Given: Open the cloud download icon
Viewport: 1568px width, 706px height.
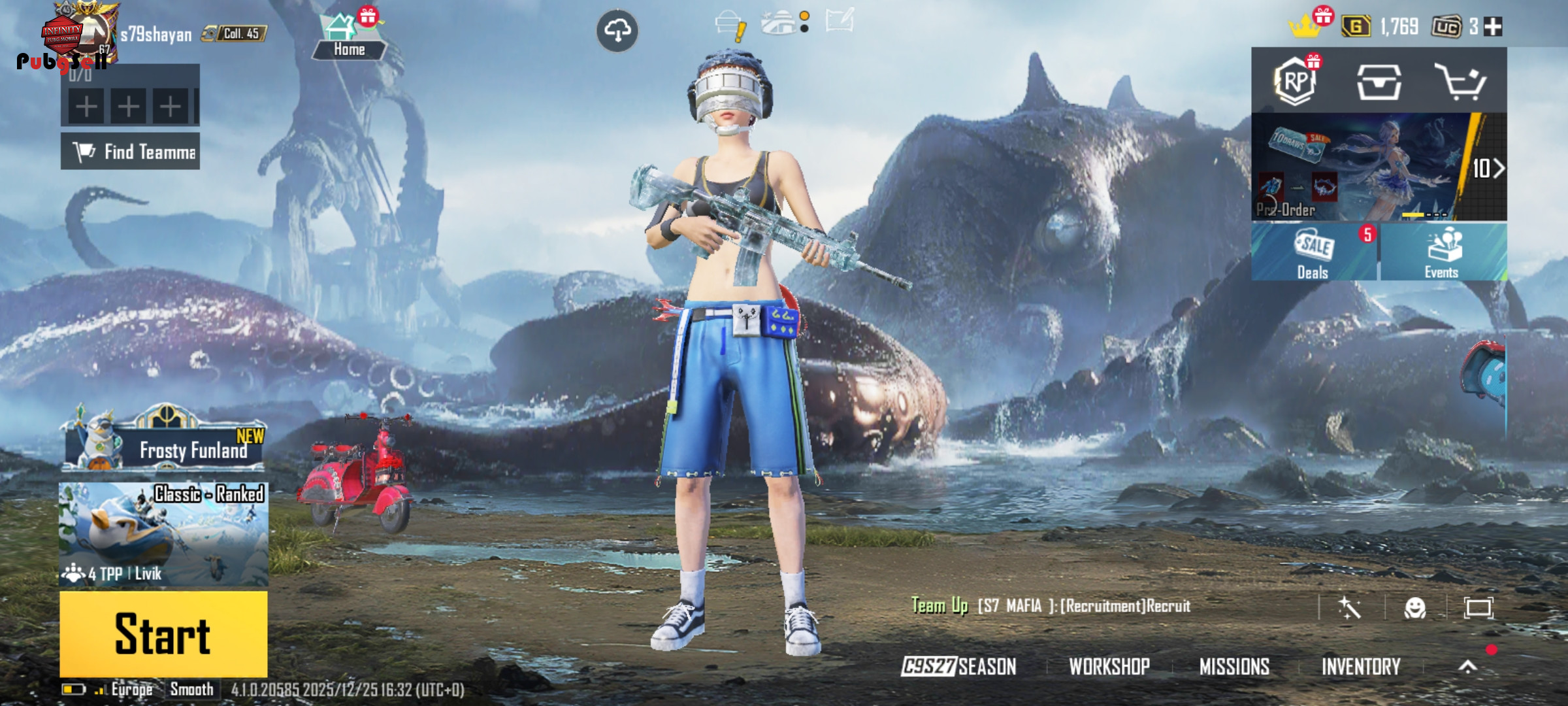Looking at the screenshot, I should click(x=617, y=30).
